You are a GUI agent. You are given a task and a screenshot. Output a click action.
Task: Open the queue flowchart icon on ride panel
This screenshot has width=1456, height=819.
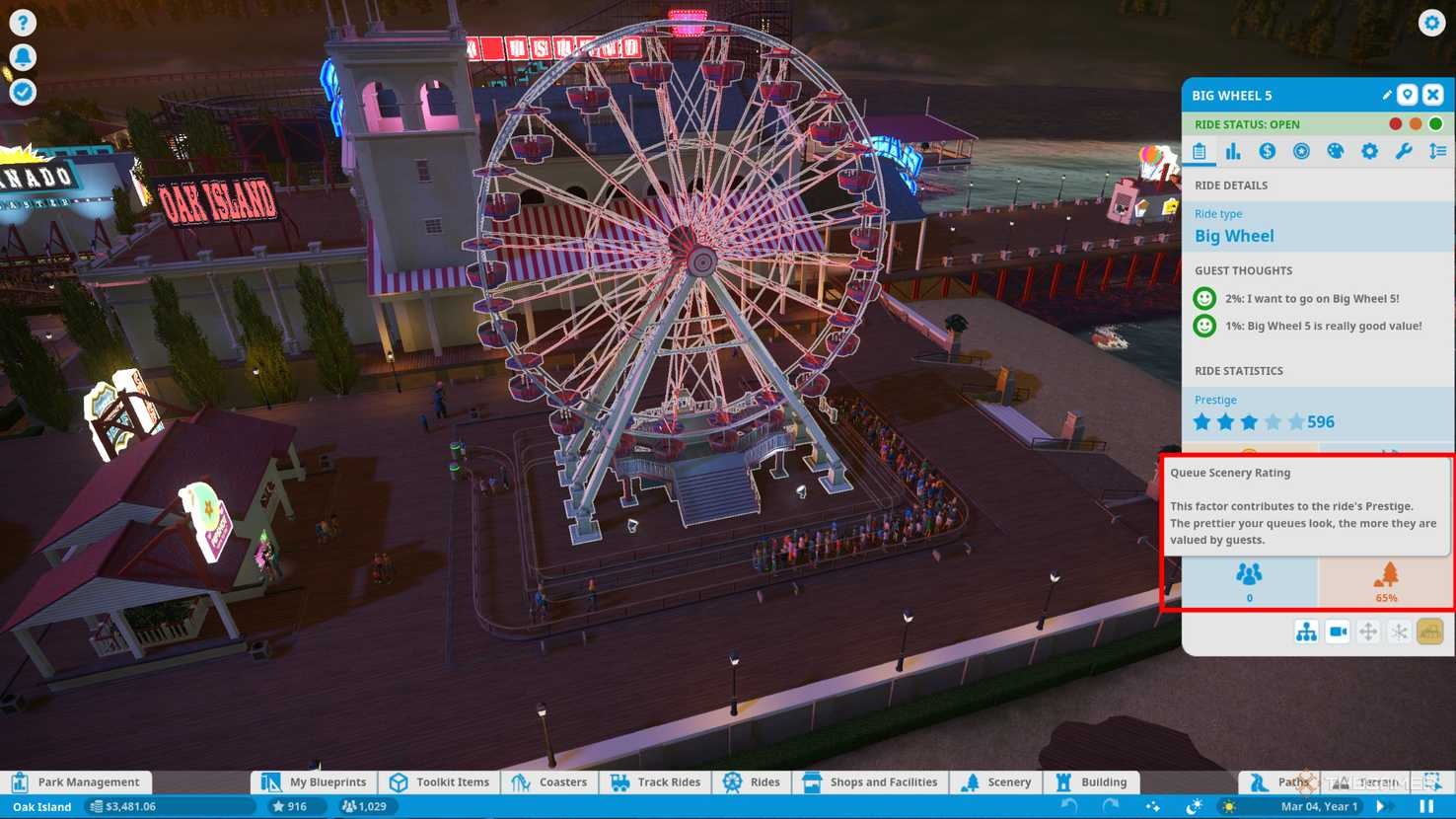click(1306, 632)
